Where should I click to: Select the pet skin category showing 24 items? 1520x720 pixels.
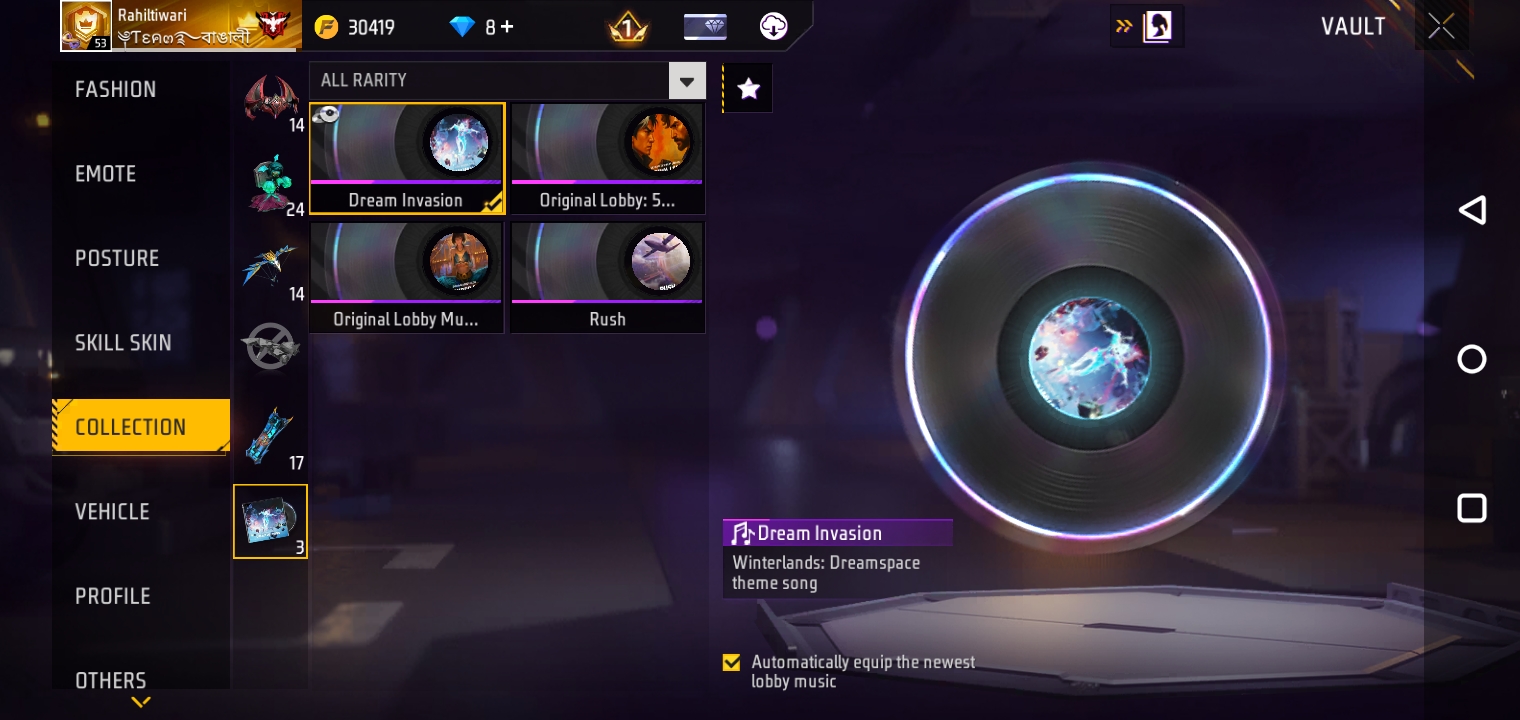pyautogui.click(x=270, y=182)
